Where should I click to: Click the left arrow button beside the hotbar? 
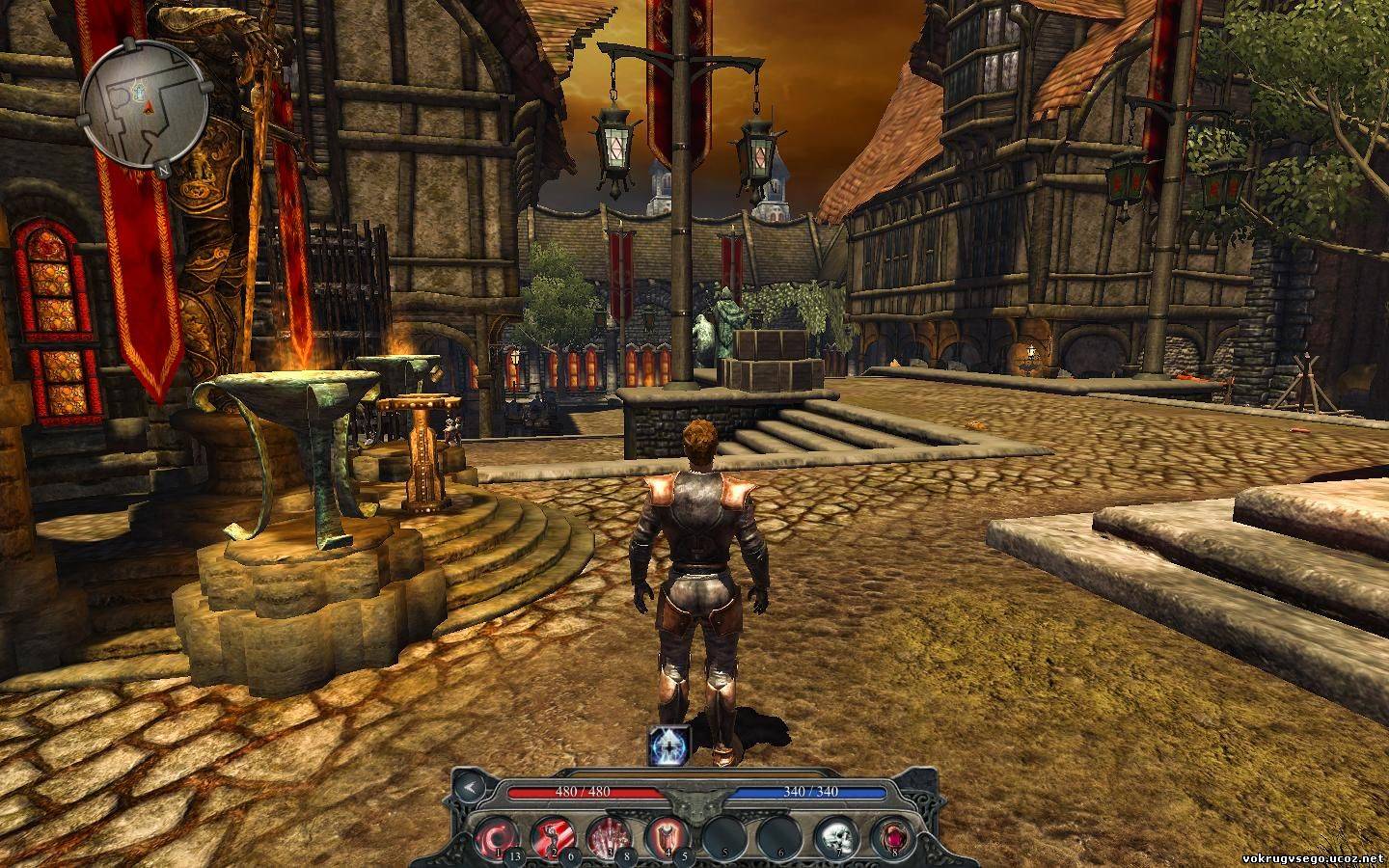click(x=470, y=787)
